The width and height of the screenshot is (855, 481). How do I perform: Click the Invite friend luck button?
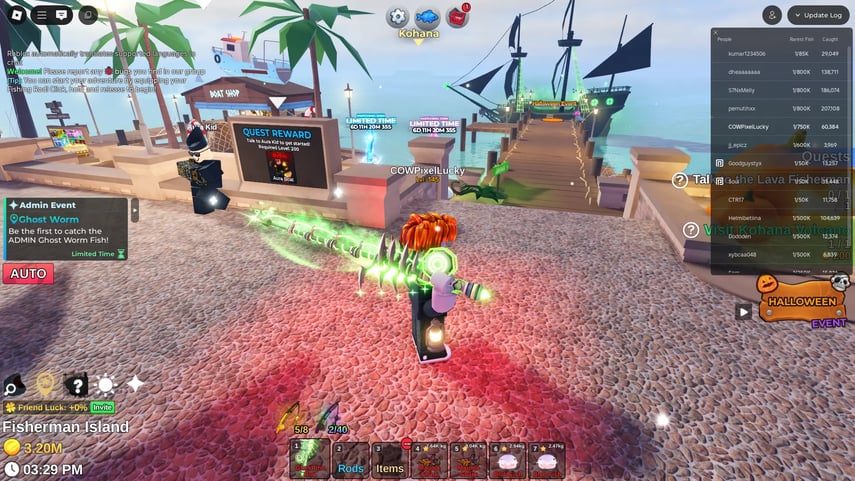point(103,407)
